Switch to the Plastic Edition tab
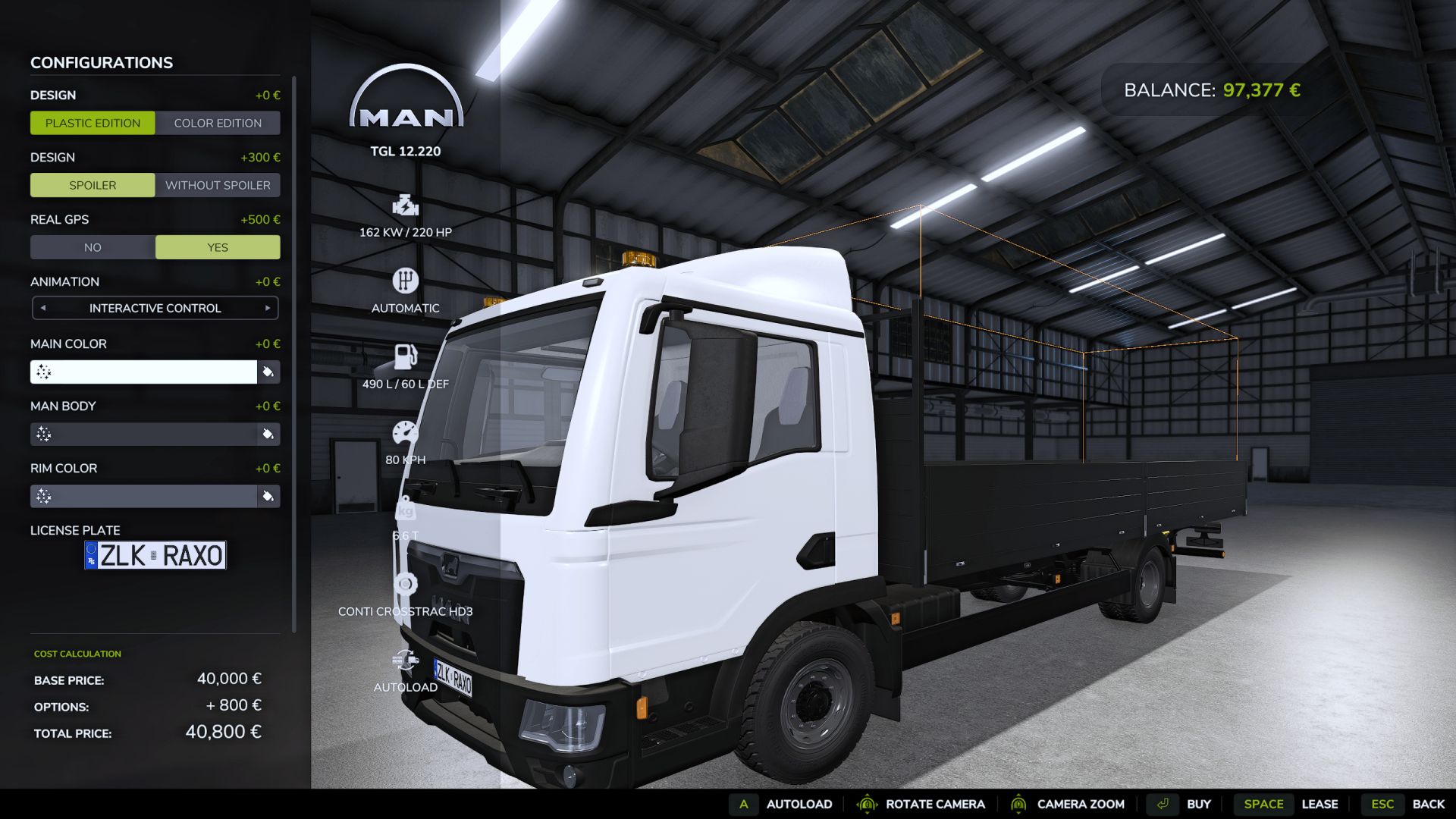This screenshot has height=819, width=1456. [x=93, y=123]
